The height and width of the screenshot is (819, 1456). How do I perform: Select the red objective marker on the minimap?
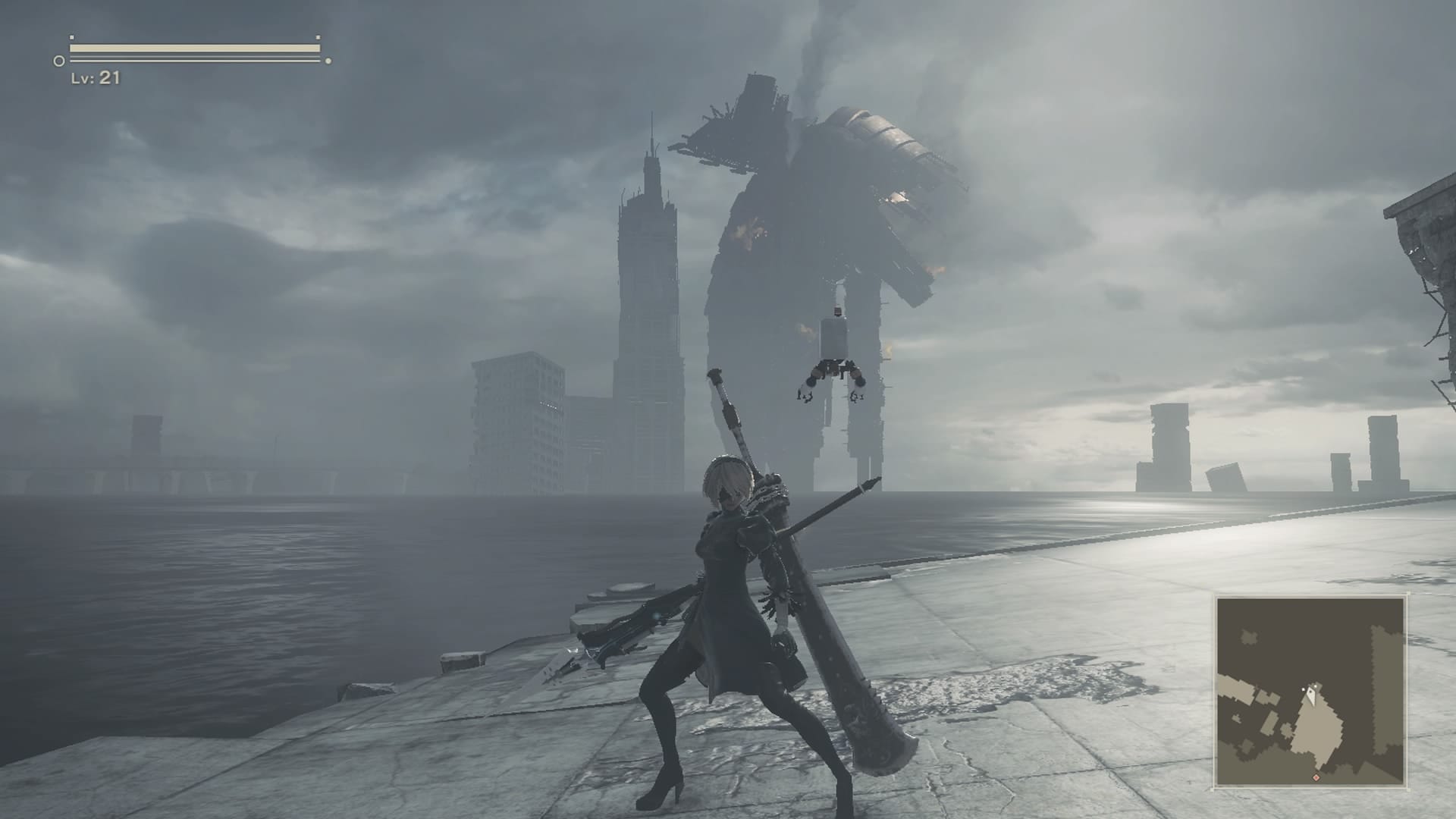pyautogui.click(x=1316, y=777)
